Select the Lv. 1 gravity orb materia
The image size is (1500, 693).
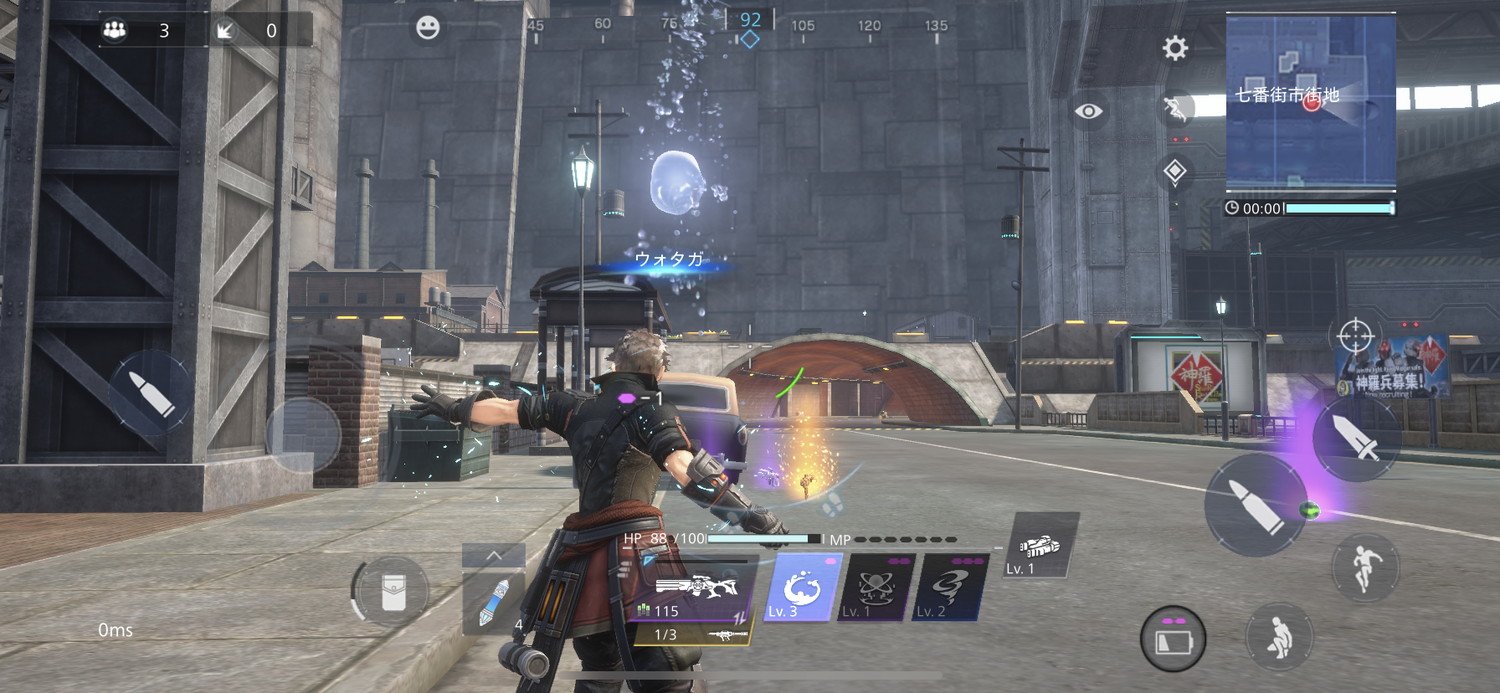[x=875, y=588]
